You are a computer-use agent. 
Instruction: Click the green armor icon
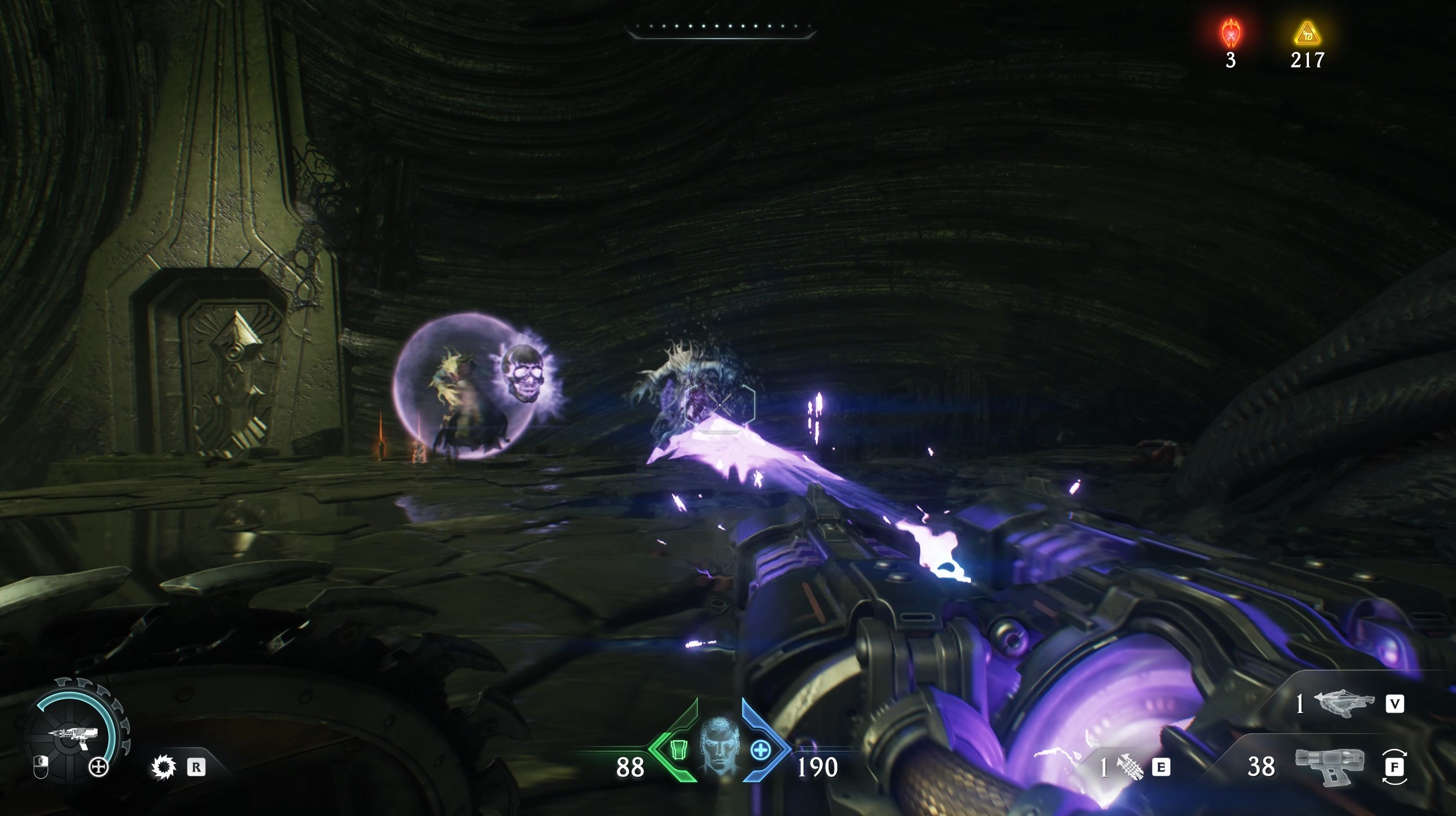678,750
